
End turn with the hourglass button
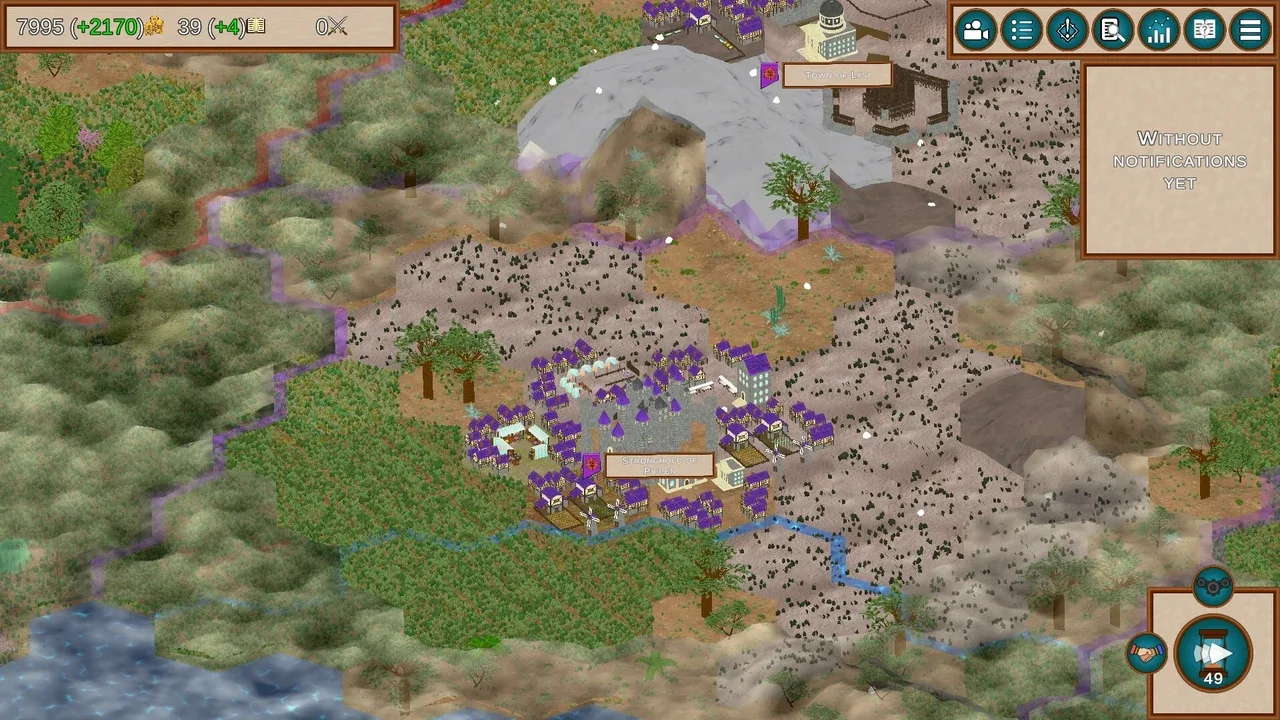click(x=1213, y=655)
